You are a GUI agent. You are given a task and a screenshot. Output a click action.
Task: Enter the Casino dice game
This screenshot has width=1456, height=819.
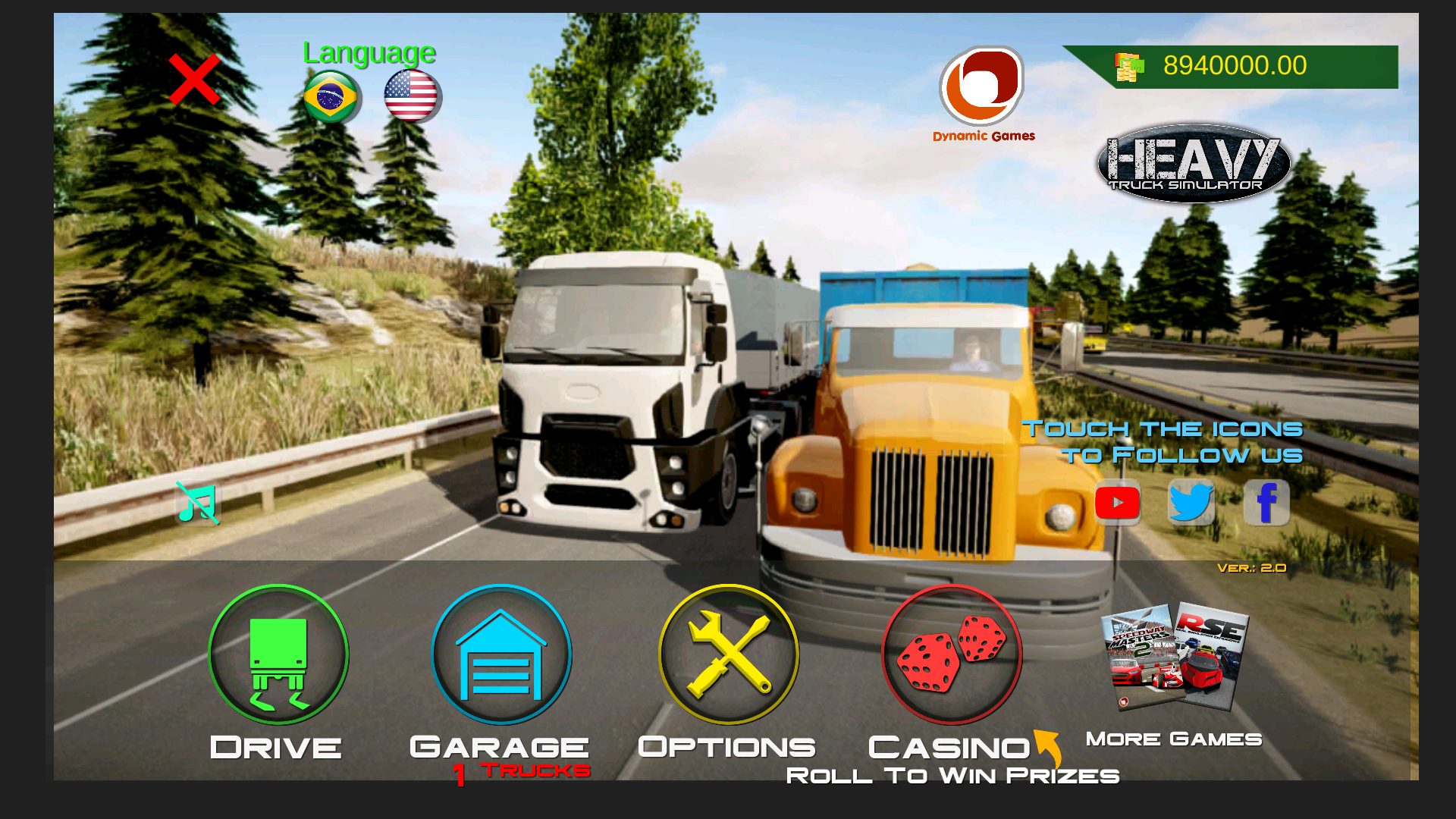click(952, 654)
